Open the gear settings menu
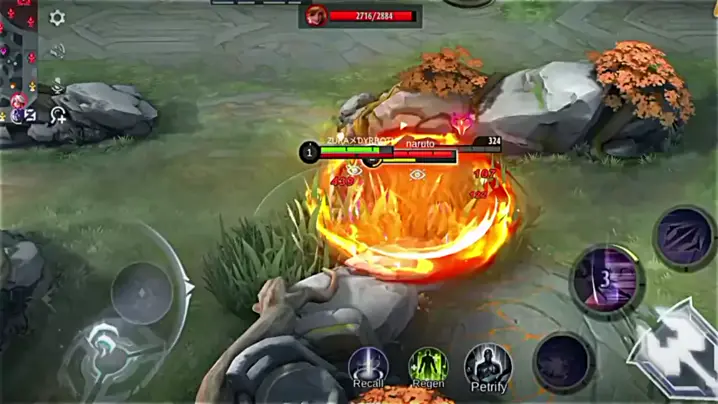 [x=57, y=18]
